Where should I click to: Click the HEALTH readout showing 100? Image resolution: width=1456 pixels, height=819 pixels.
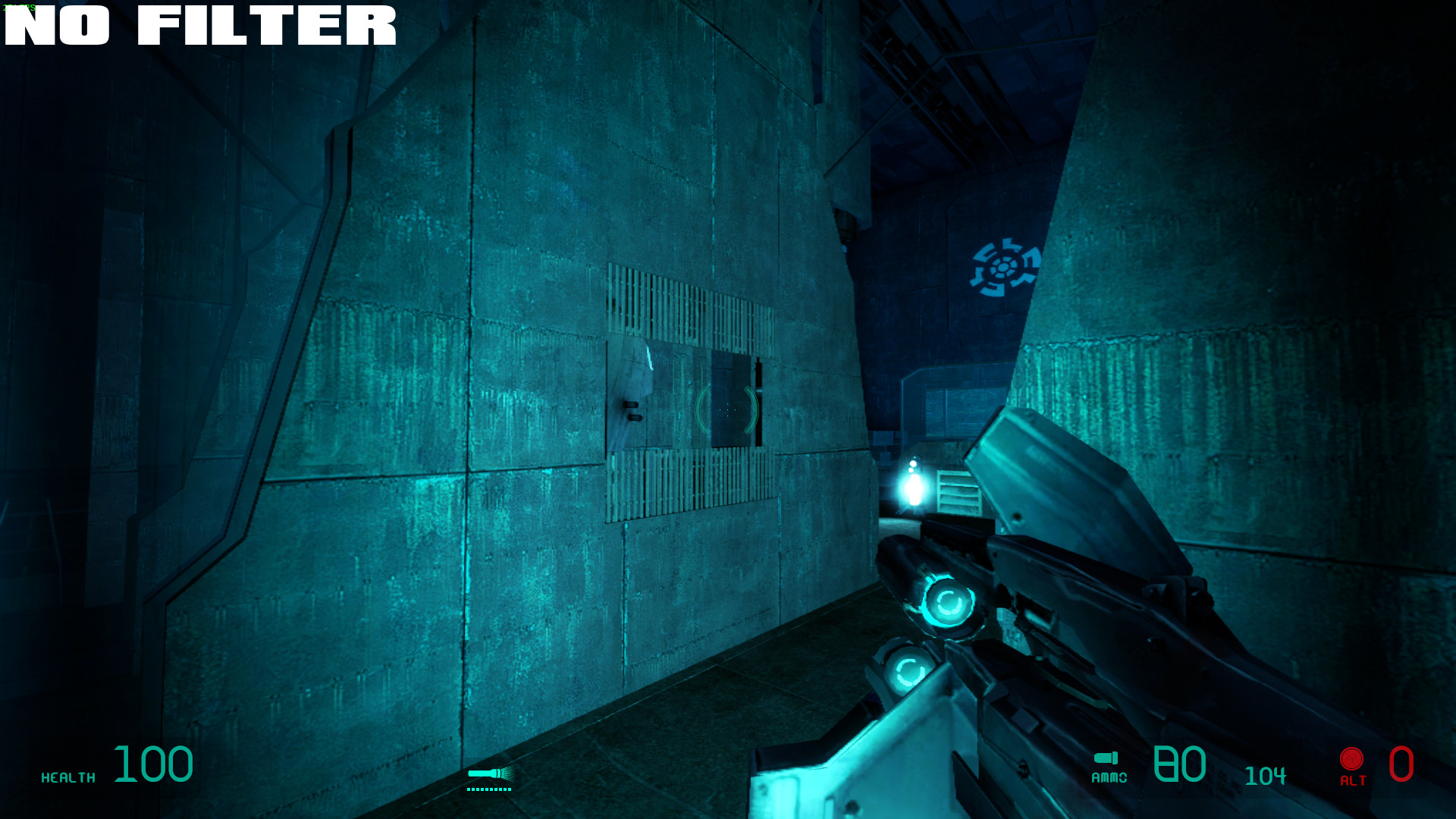(x=152, y=764)
